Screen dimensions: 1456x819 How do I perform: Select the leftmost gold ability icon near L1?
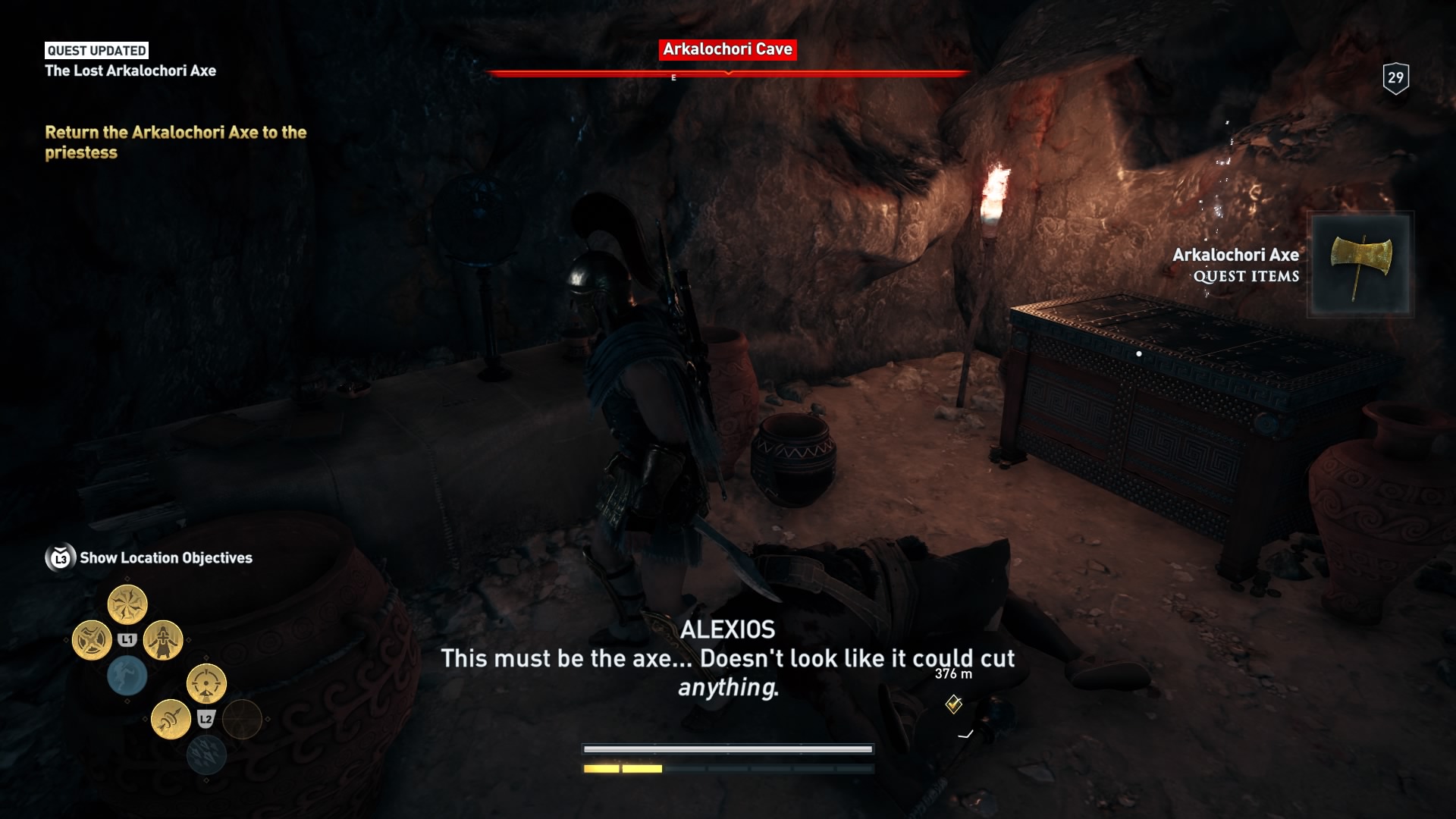coord(92,641)
